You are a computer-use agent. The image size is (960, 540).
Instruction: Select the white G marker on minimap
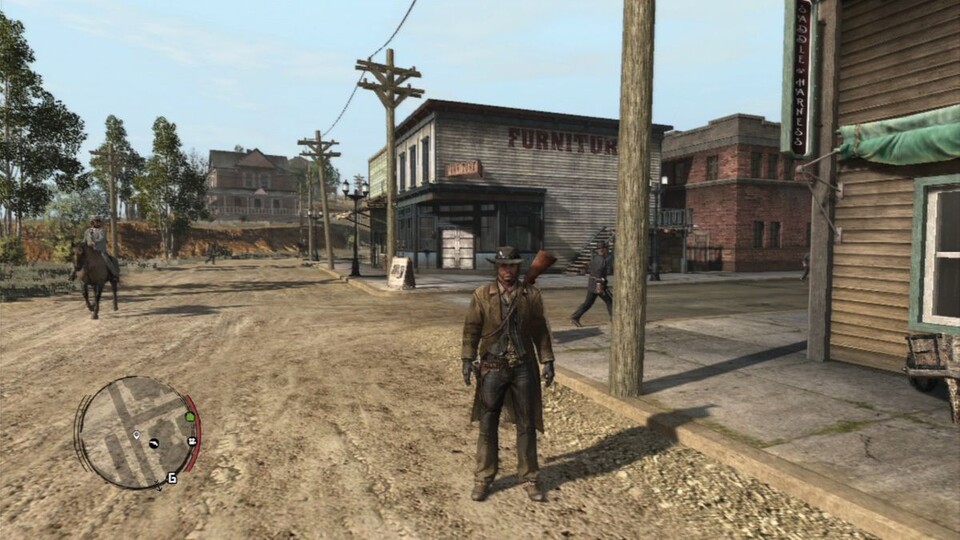[172, 478]
